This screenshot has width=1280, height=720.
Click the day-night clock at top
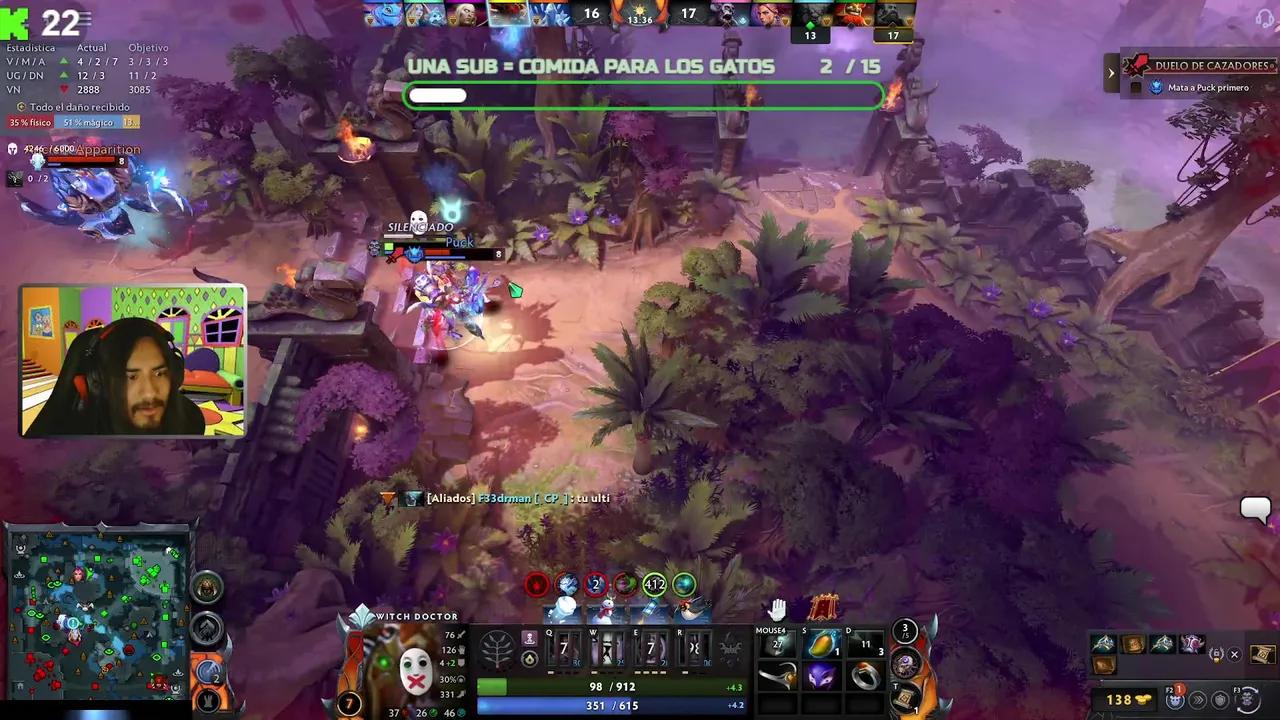pyautogui.click(x=640, y=13)
